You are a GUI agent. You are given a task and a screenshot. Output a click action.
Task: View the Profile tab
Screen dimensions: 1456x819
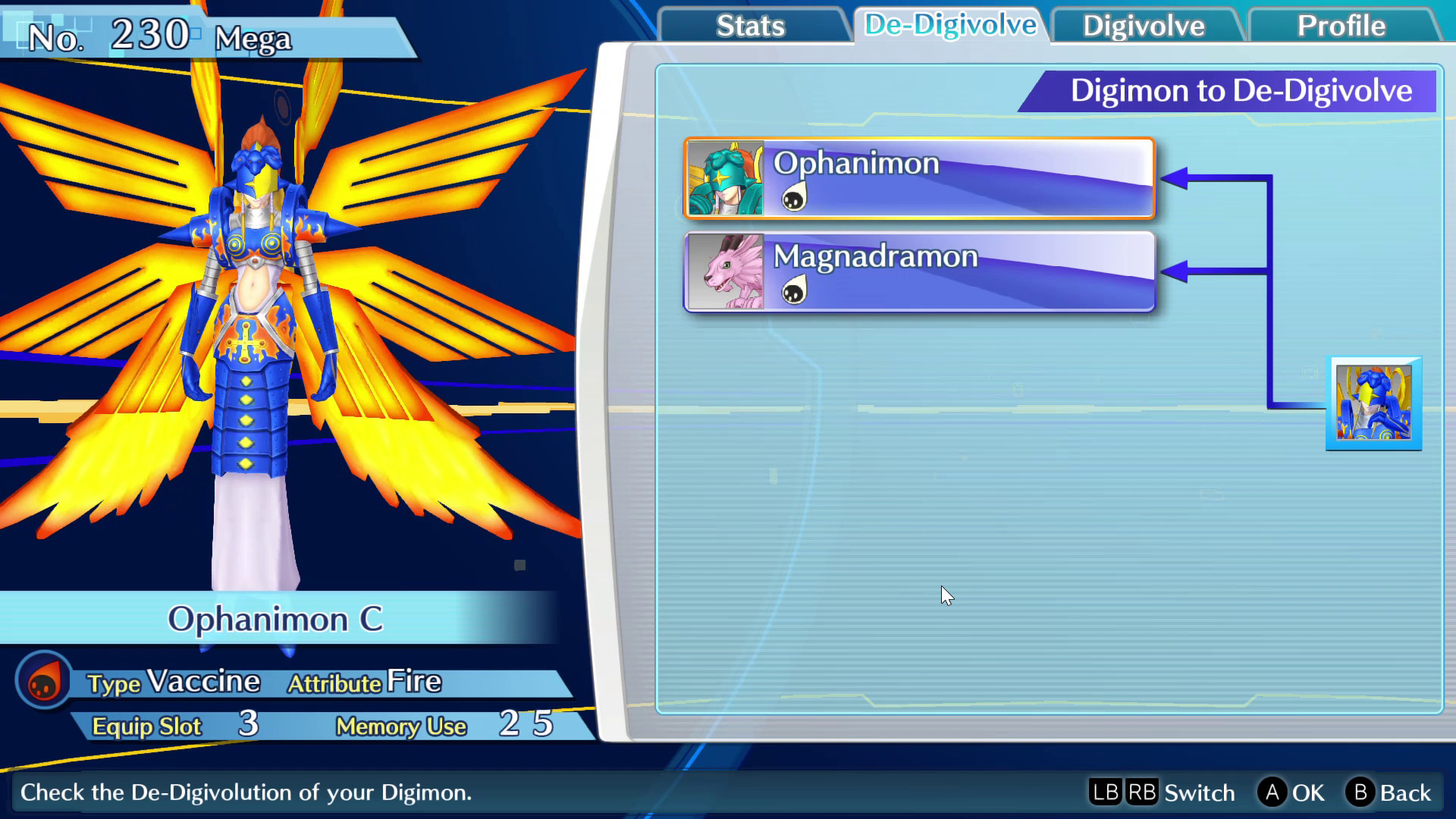click(1341, 26)
